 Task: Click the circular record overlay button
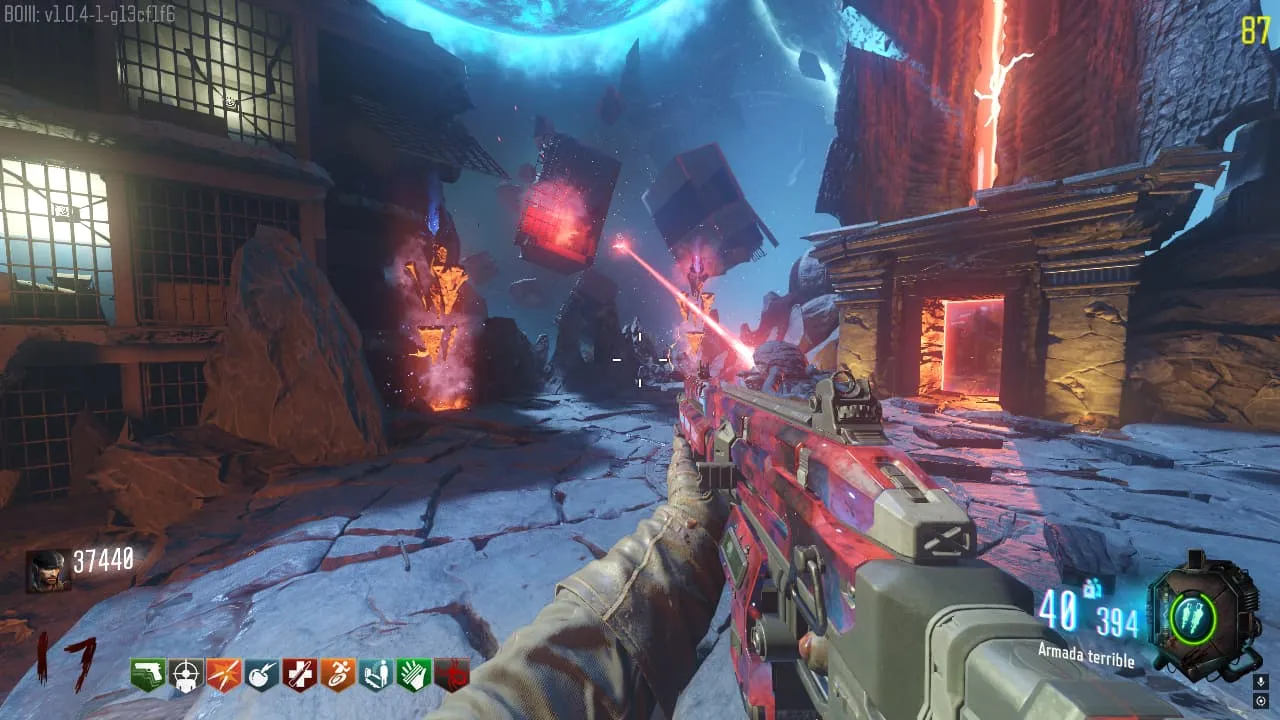pos(1260,701)
